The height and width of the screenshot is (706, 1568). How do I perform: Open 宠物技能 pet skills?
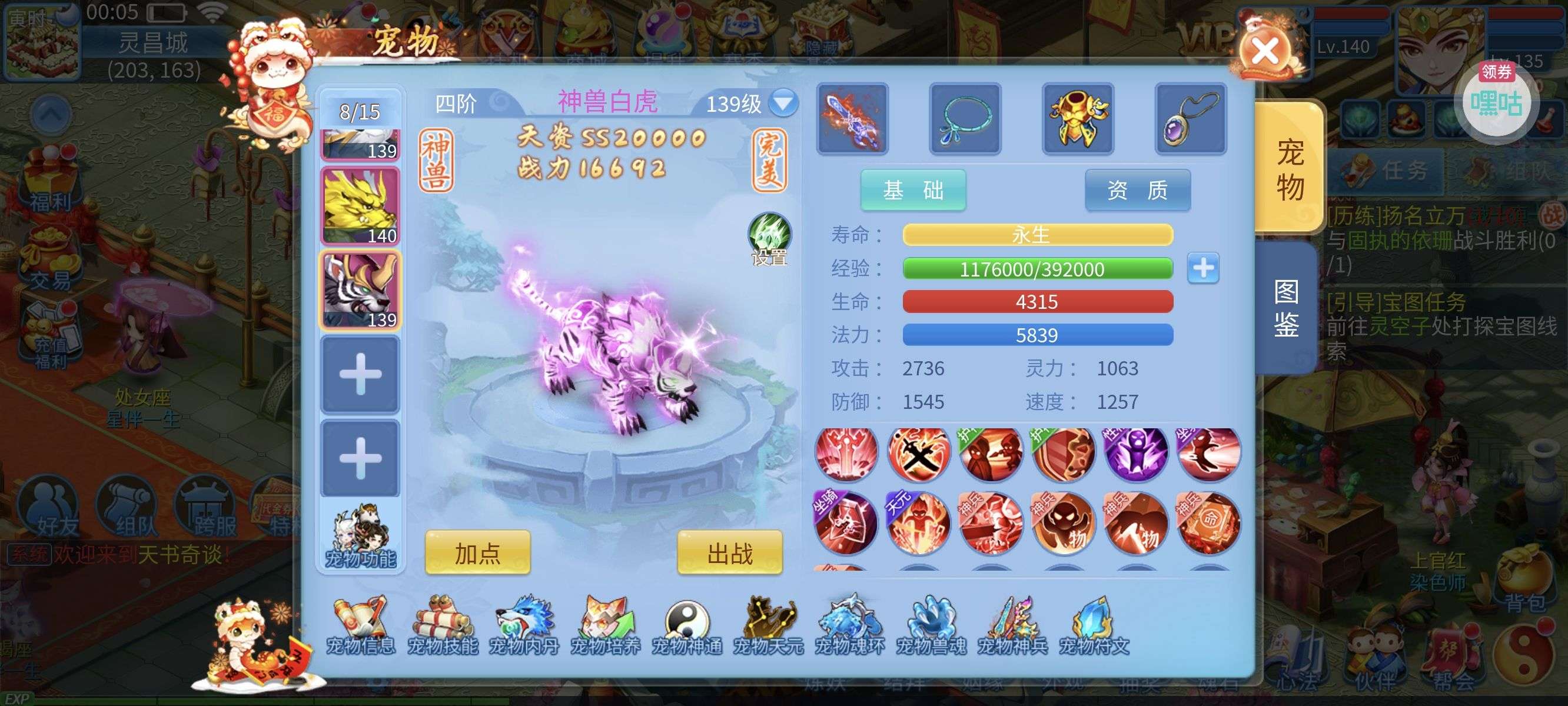[x=443, y=626]
